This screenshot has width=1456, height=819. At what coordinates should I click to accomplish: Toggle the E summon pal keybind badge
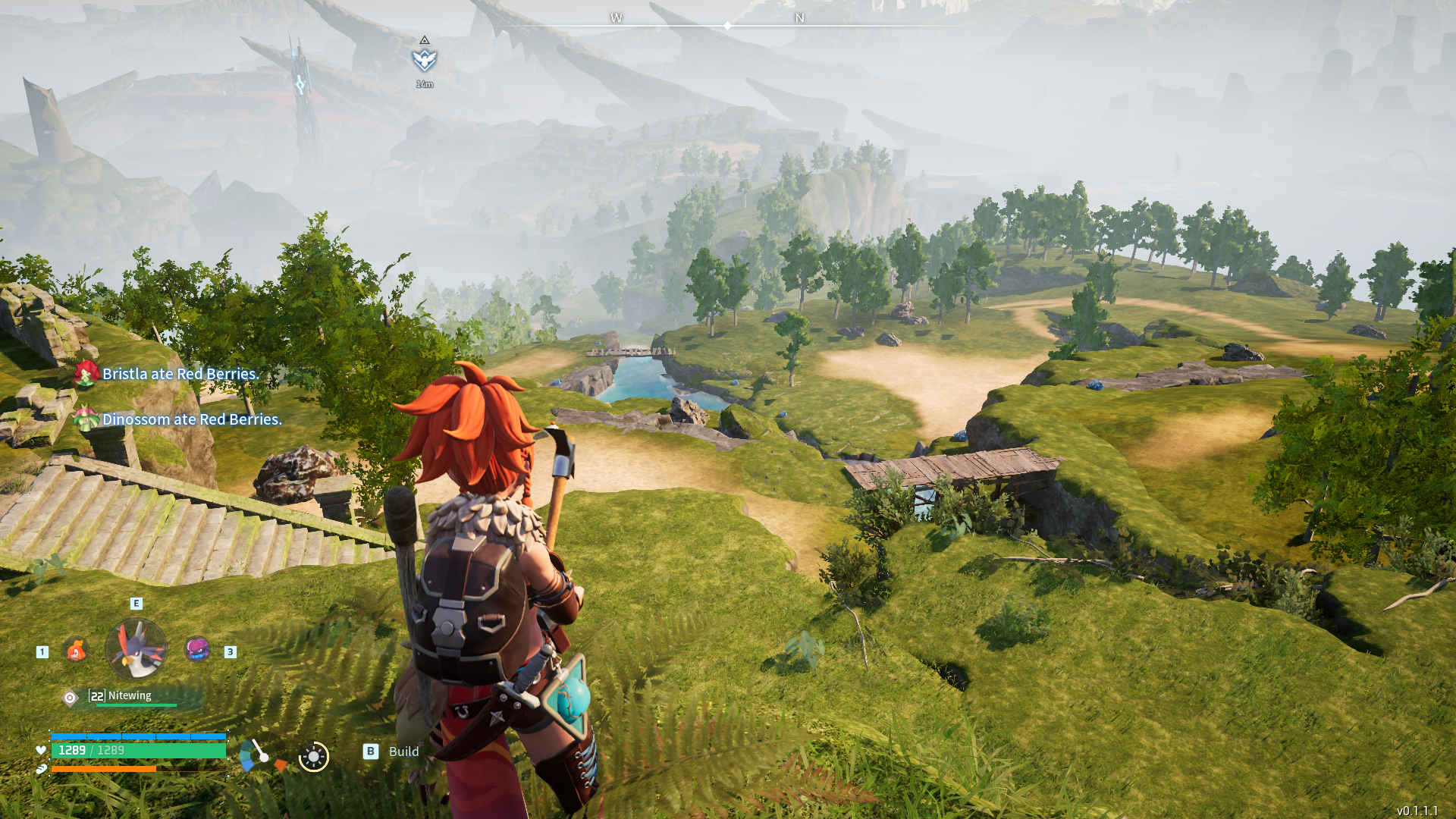click(x=135, y=604)
